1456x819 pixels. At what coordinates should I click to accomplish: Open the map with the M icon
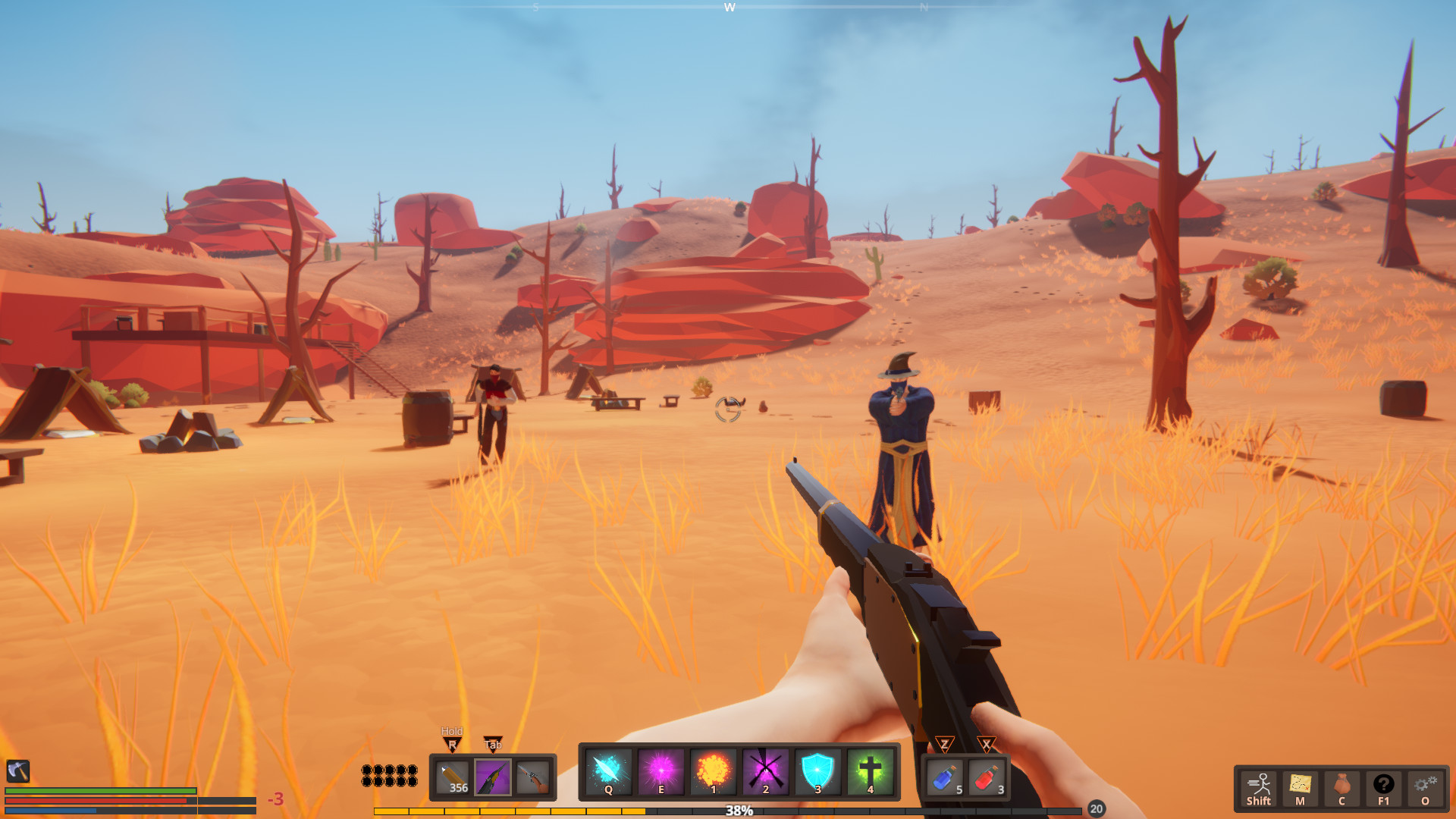pyautogui.click(x=1302, y=785)
